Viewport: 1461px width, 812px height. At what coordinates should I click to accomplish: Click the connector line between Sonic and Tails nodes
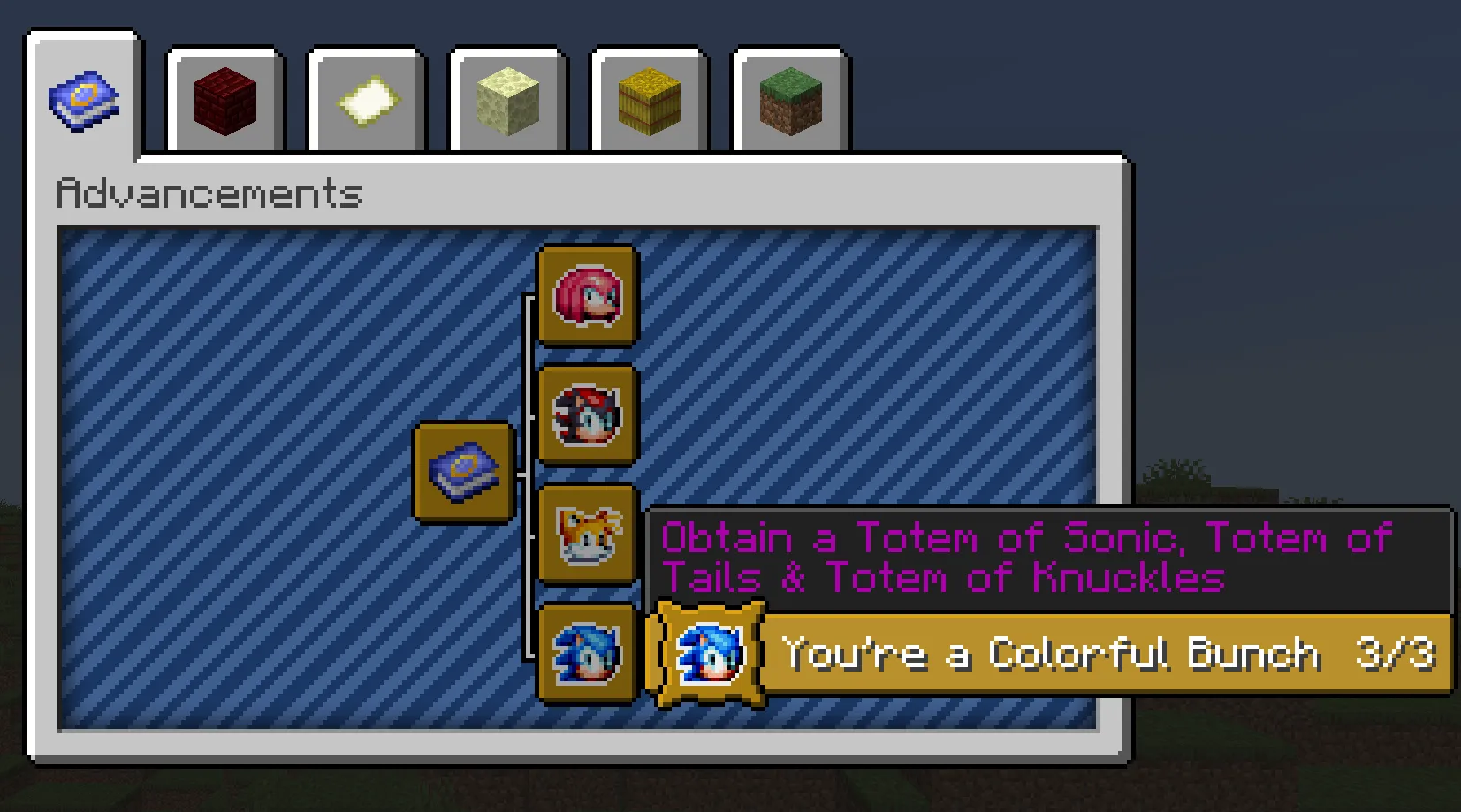point(528,594)
